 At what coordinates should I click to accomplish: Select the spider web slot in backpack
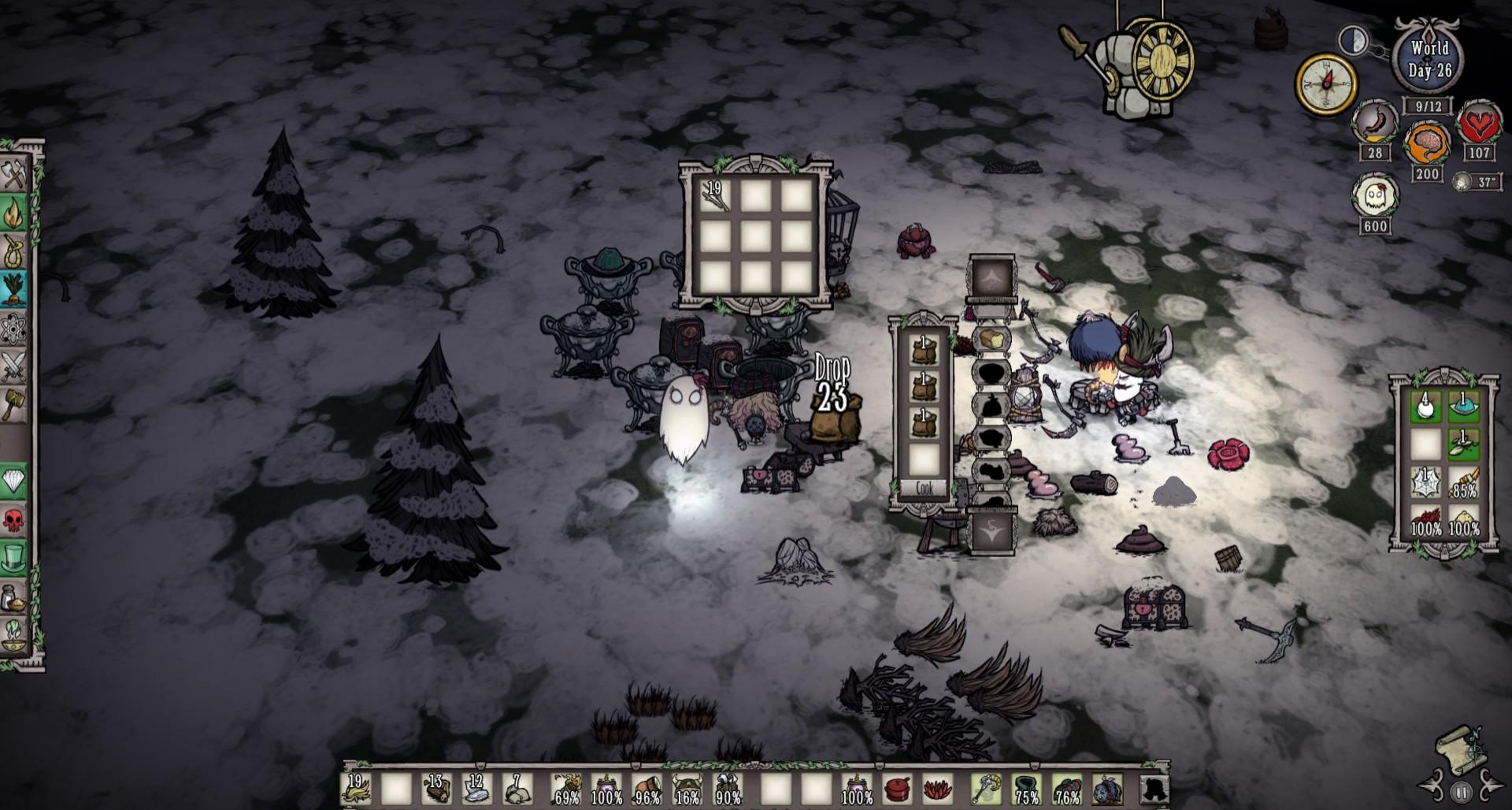[1426, 484]
